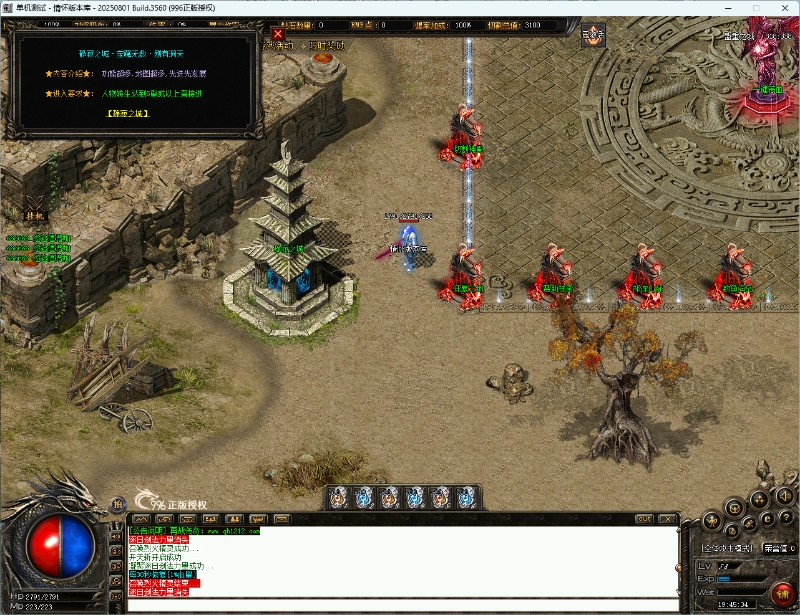Viewport: 800px width, 615px height.
Task: Click the chat panel button left of X
Action: point(643,519)
